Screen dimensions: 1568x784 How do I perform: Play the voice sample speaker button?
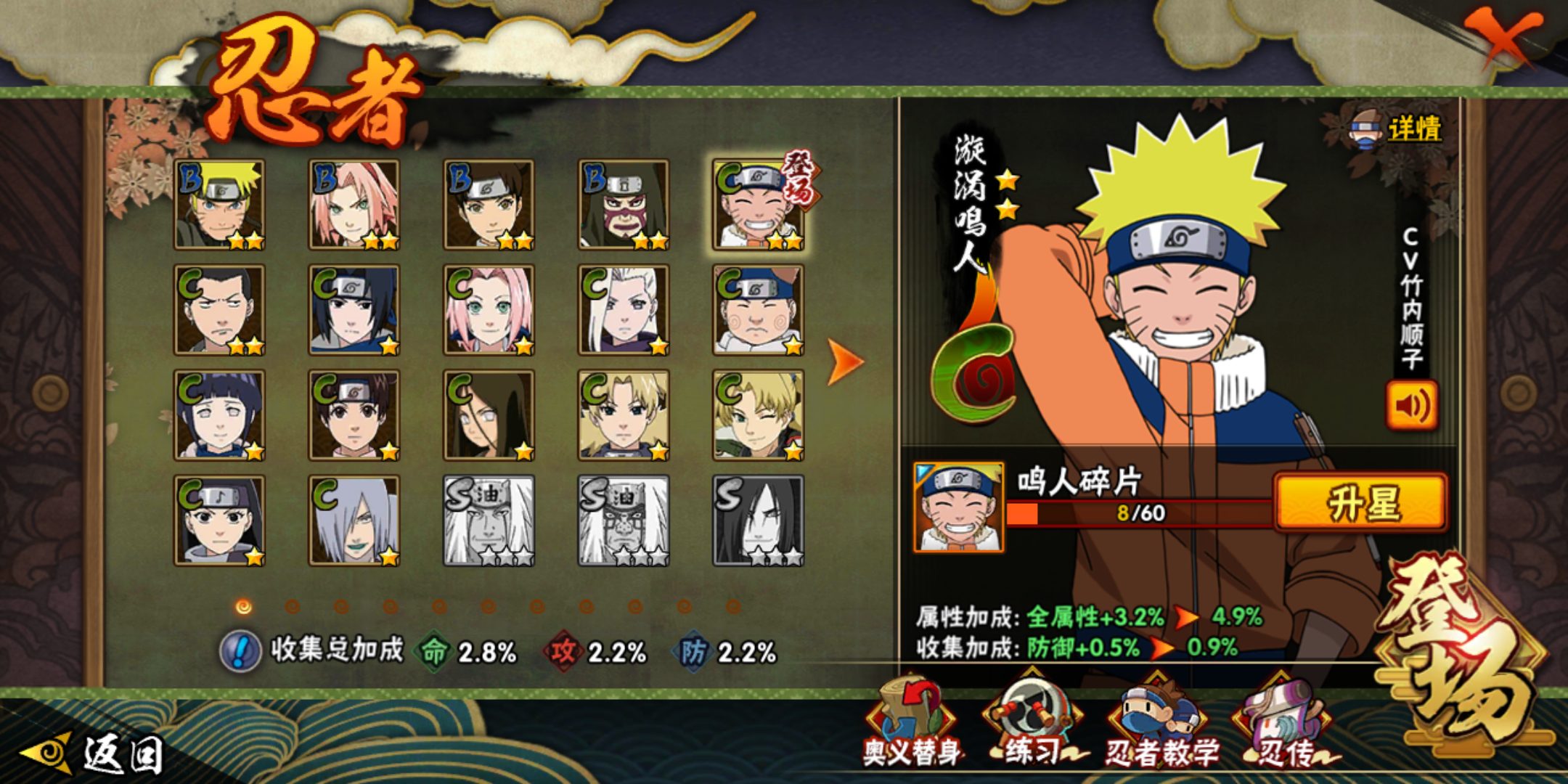coord(1411,405)
